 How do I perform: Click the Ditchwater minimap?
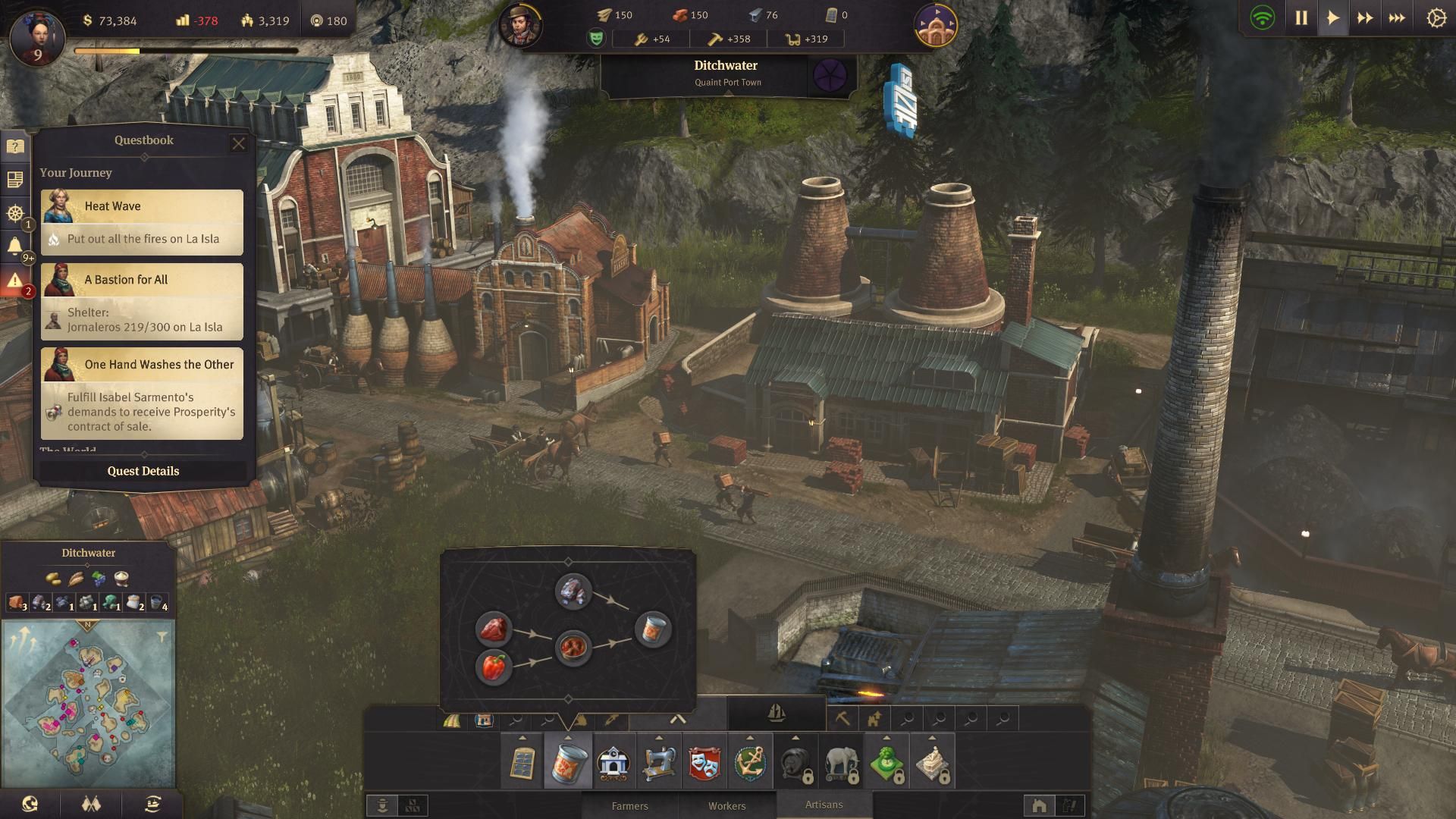tap(89, 701)
